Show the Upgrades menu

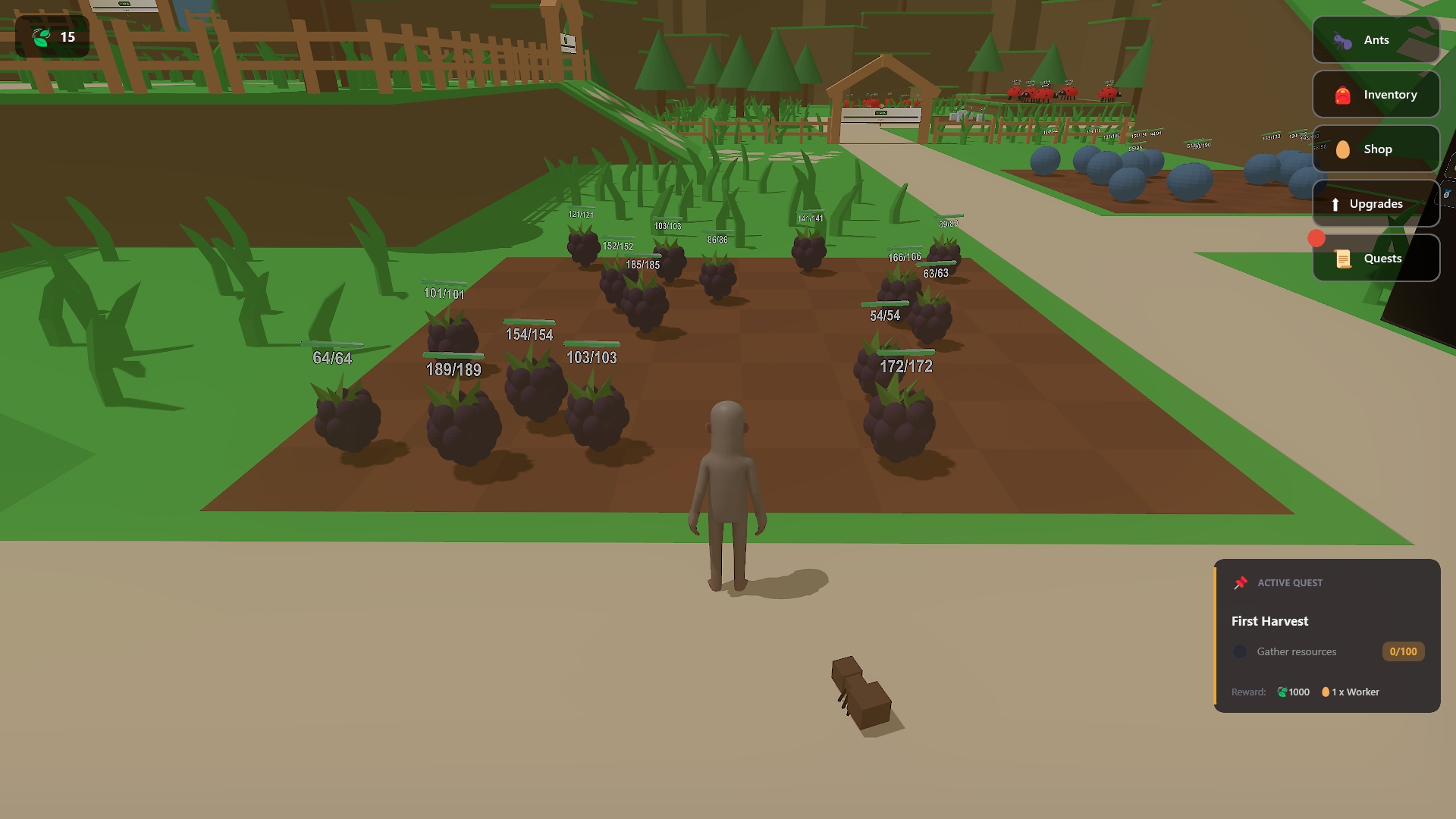[x=1376, y=204]
